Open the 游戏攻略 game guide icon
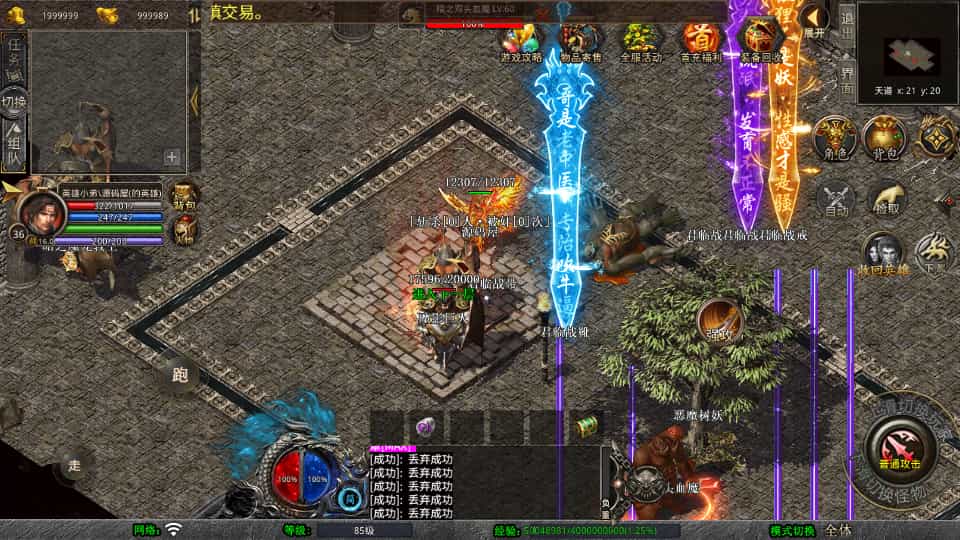Viewport: 960px width, 540px height. 521,42
